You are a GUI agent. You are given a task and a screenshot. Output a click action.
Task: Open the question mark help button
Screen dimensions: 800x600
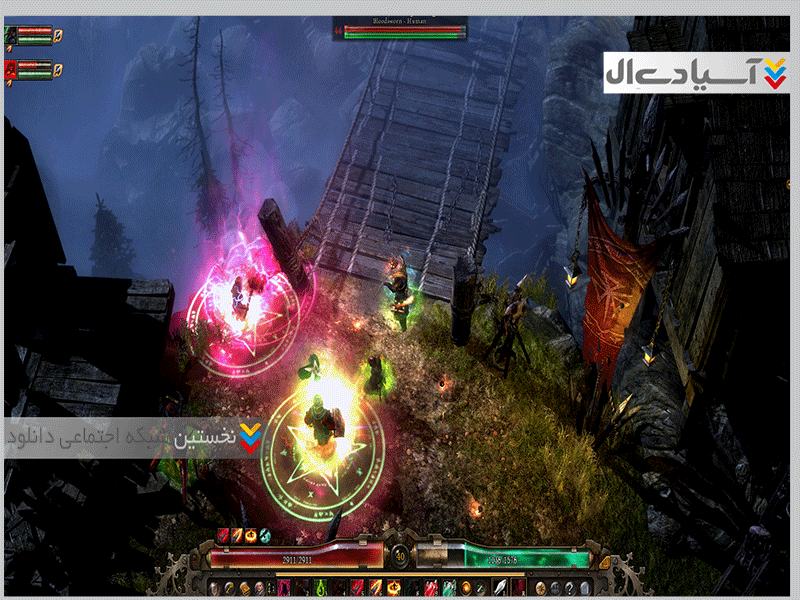click(570, 588)
